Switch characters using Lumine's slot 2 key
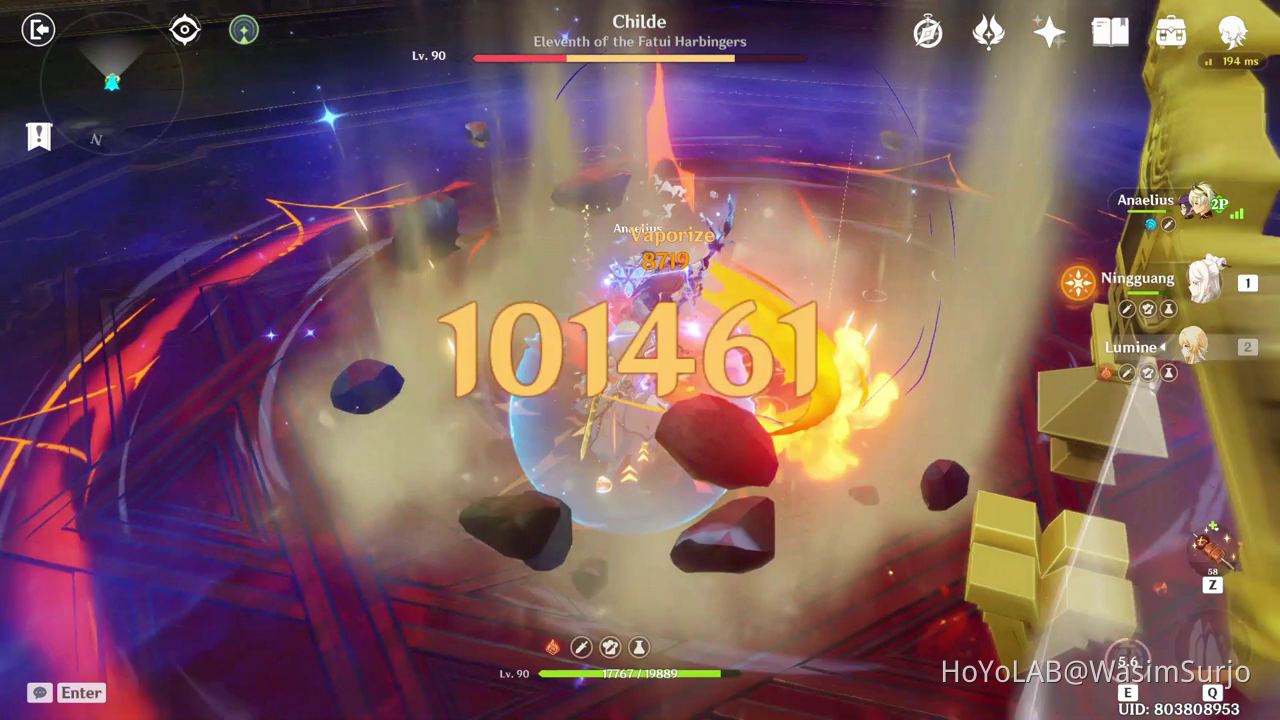 1246,347
